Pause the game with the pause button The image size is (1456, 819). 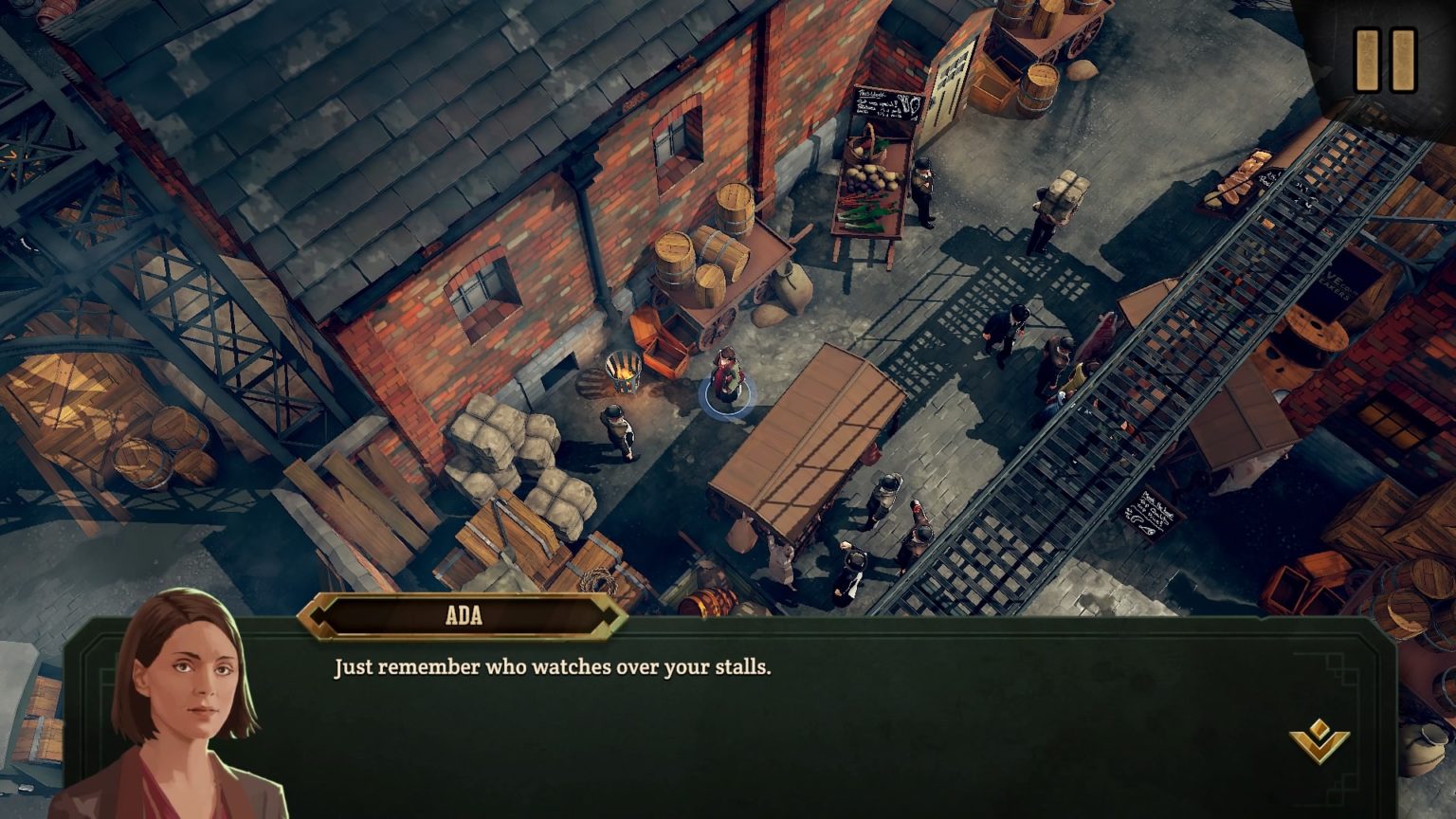(x=1385, y=59)
